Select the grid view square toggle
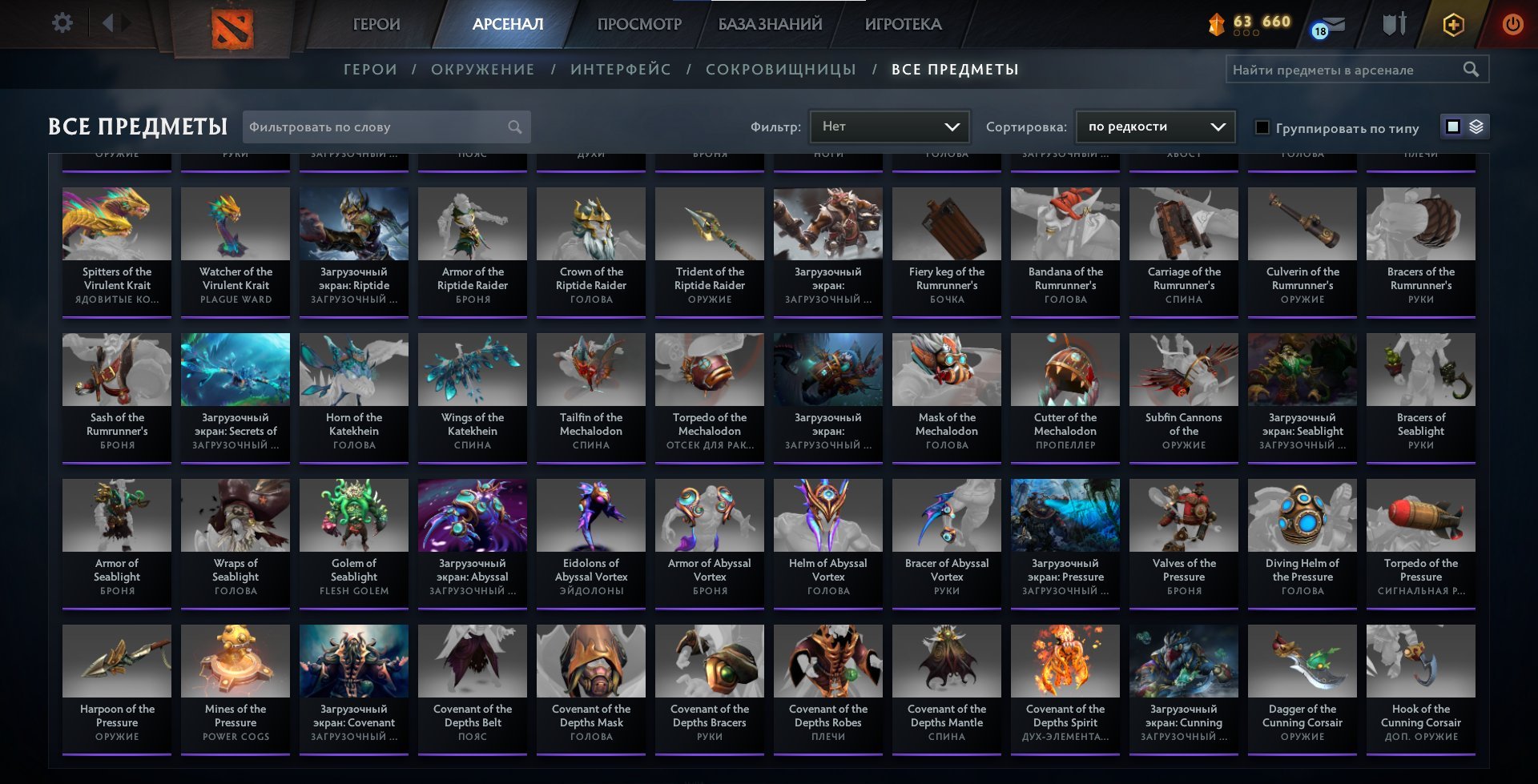1538x784 pixels. tap(1452, 127)
